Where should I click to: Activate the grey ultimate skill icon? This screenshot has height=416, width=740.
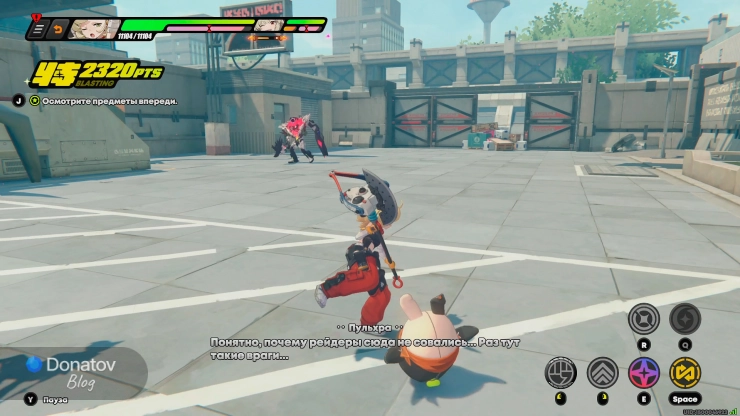pyautogui.click(x=643, y=320)
